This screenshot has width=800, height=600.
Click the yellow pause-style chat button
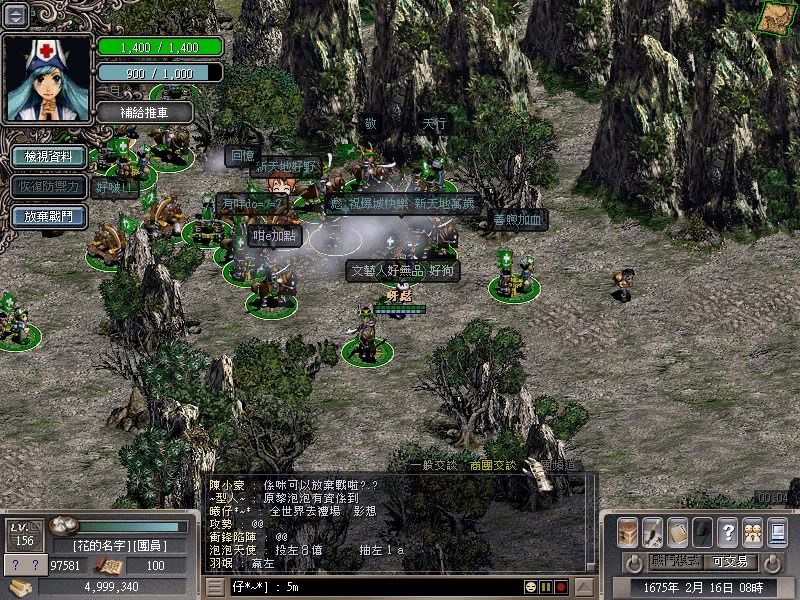[x=546, y=586]
